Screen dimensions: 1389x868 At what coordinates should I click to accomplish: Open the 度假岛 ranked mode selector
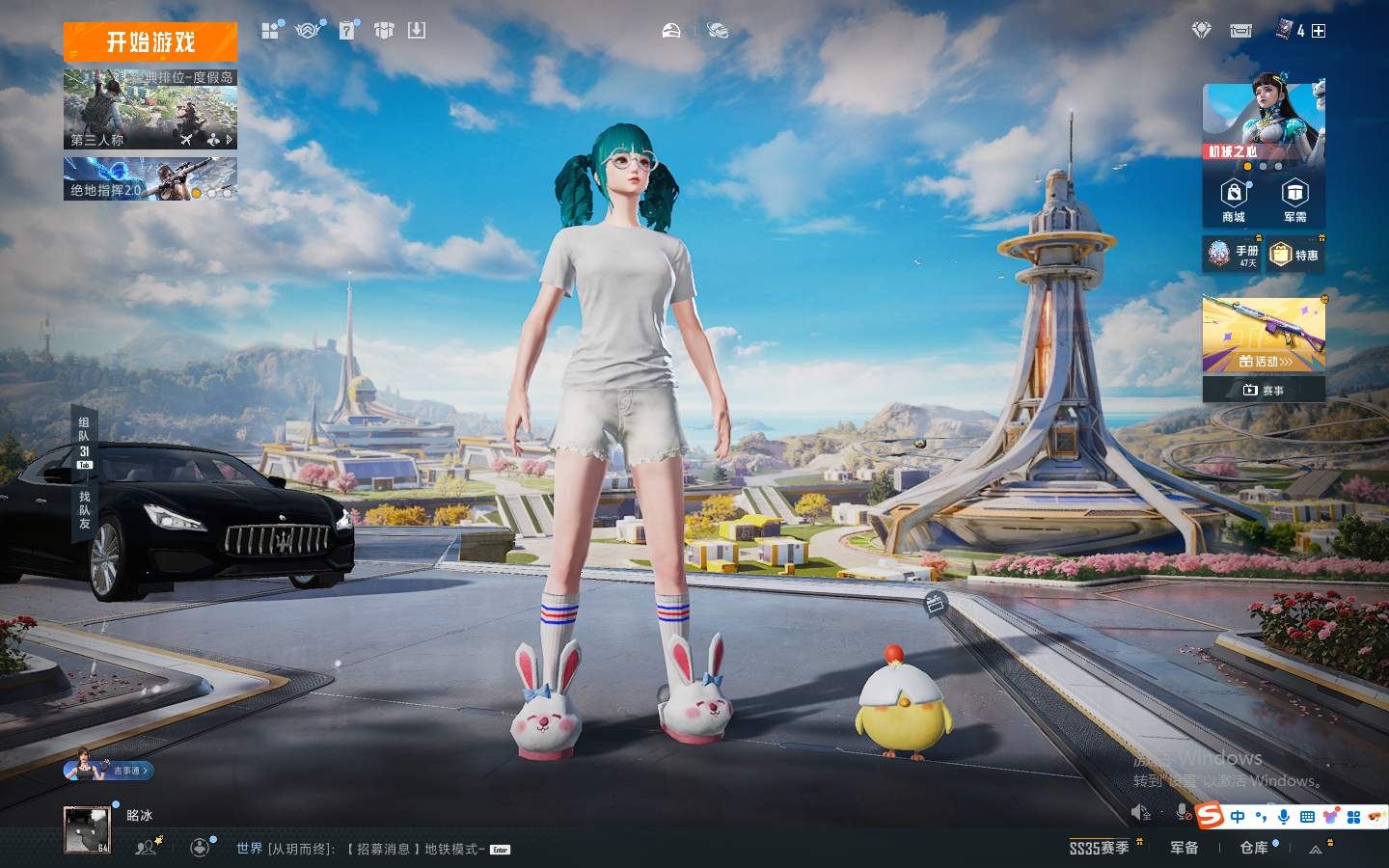(150, 109)
